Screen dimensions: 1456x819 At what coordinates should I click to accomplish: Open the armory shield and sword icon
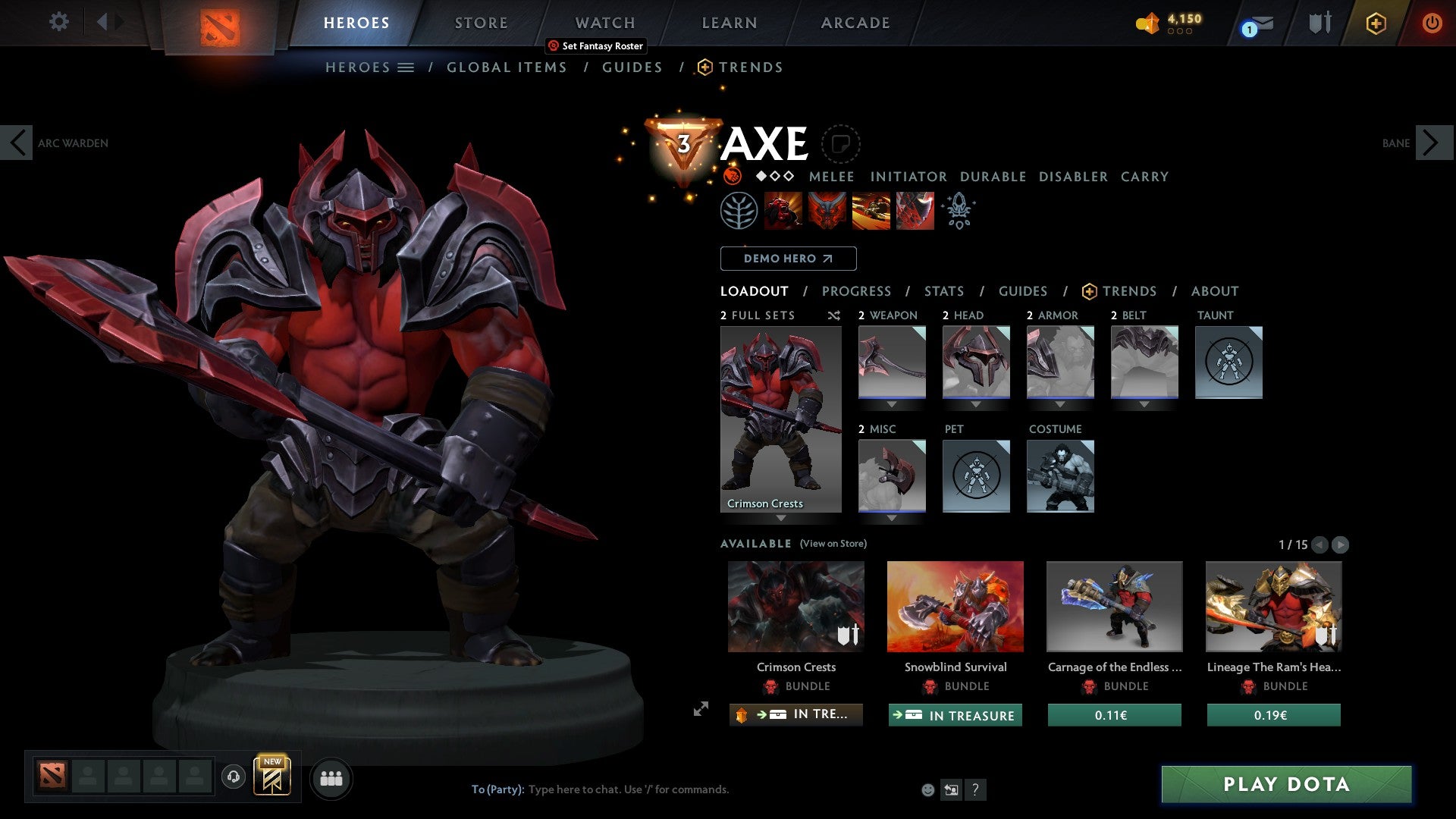coord(1319,22)
